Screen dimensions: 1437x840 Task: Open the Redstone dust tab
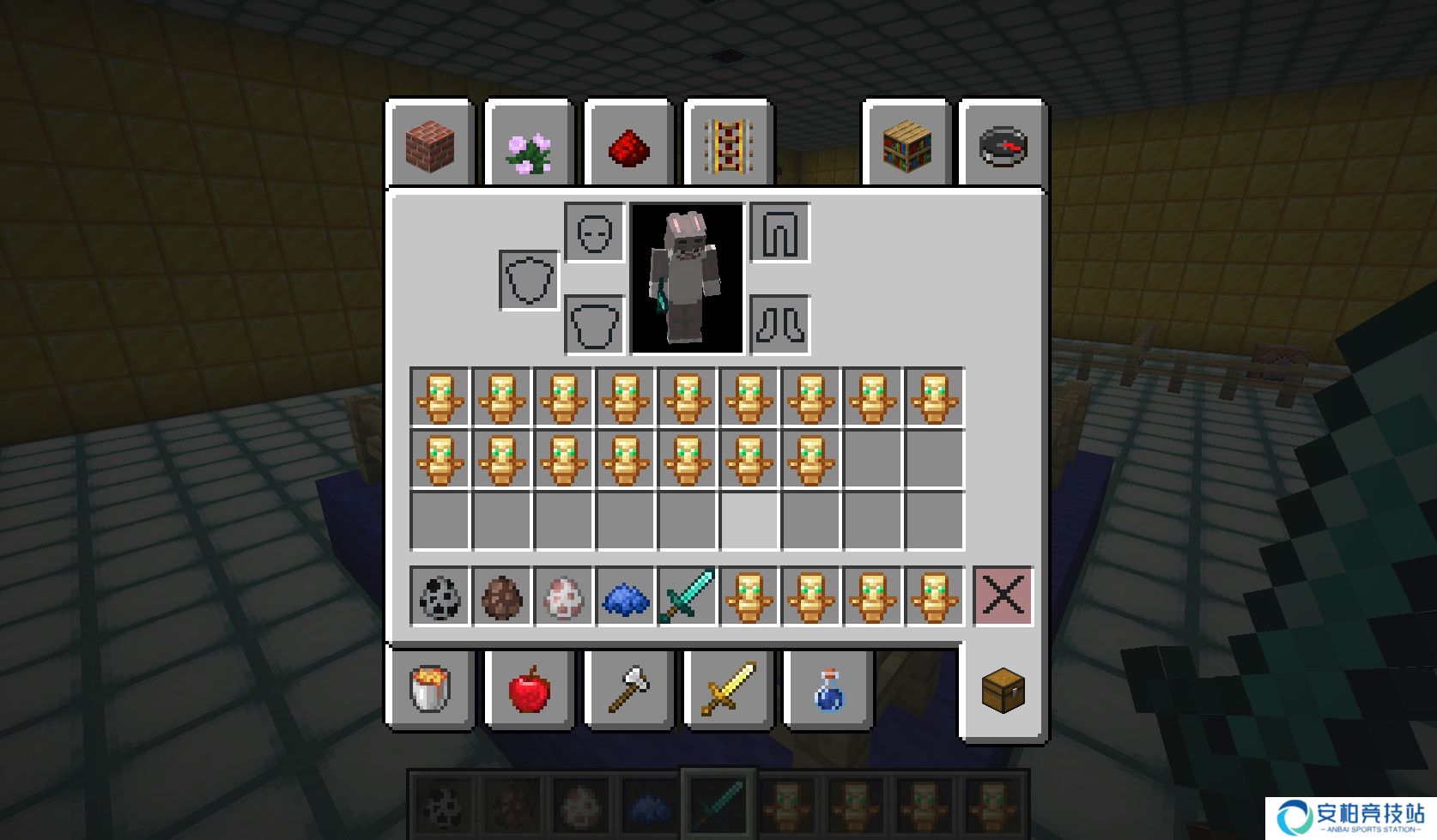click(x=628, y=148)
